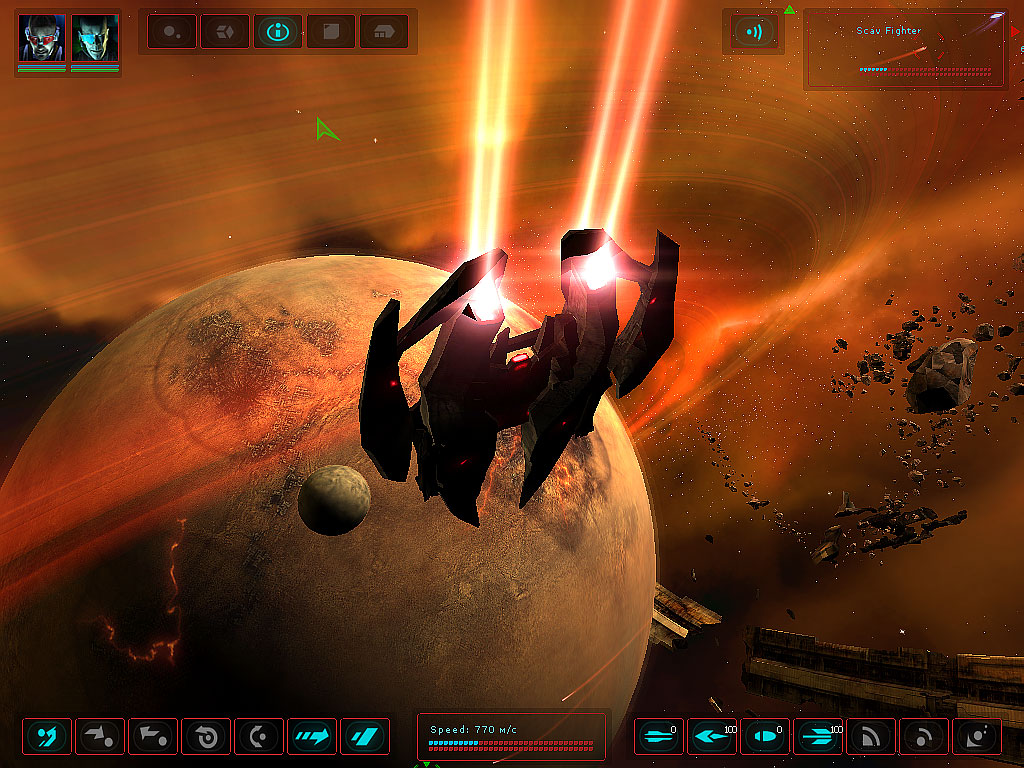1024x768 pixels.
Task: Activate the glowing ball-and-streak command icon
Action: click(47, 737)
